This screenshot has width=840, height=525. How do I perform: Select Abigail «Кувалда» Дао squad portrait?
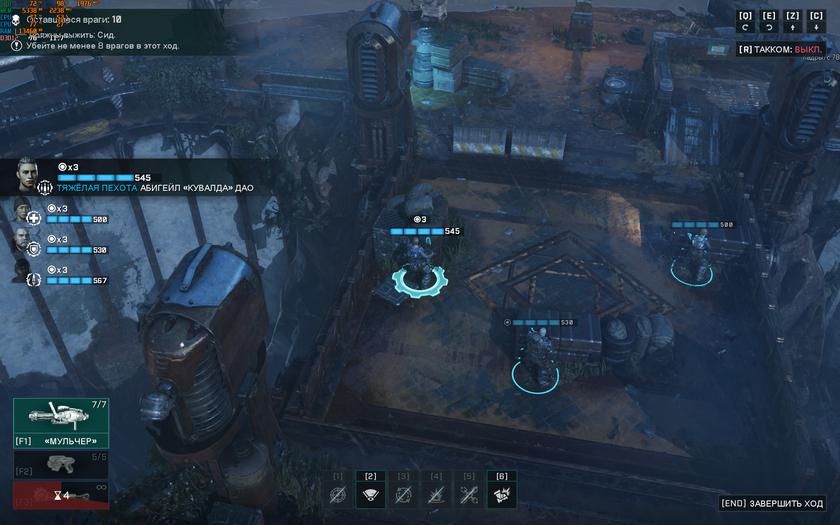[27, 175]
